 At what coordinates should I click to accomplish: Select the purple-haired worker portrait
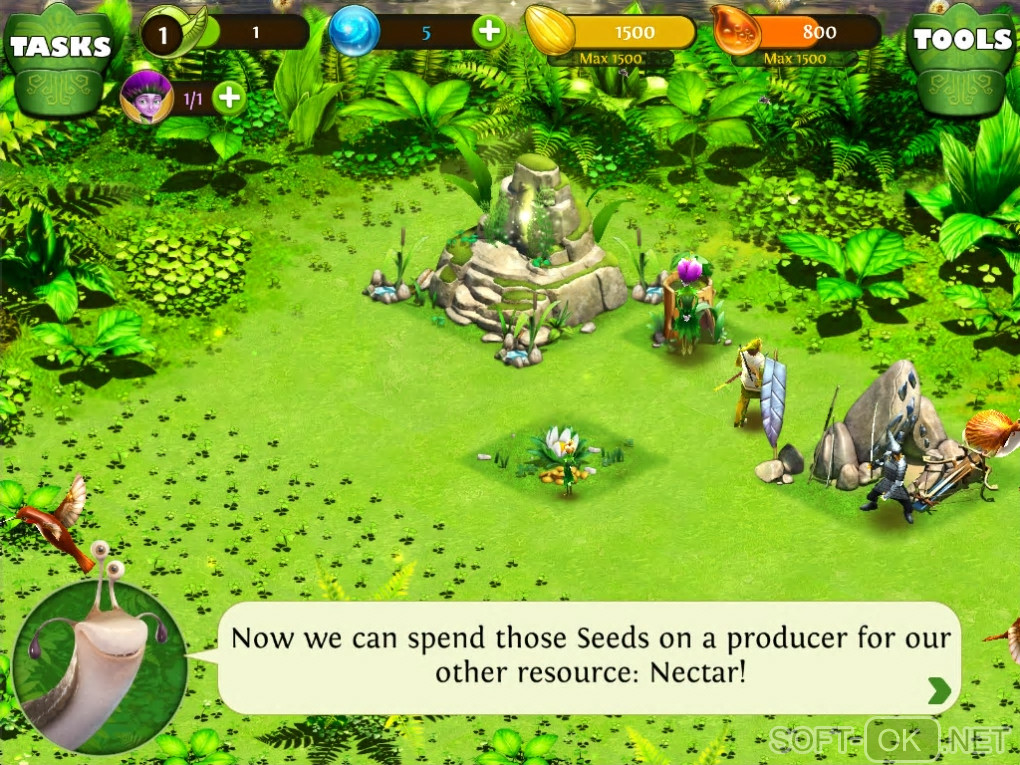146,97
